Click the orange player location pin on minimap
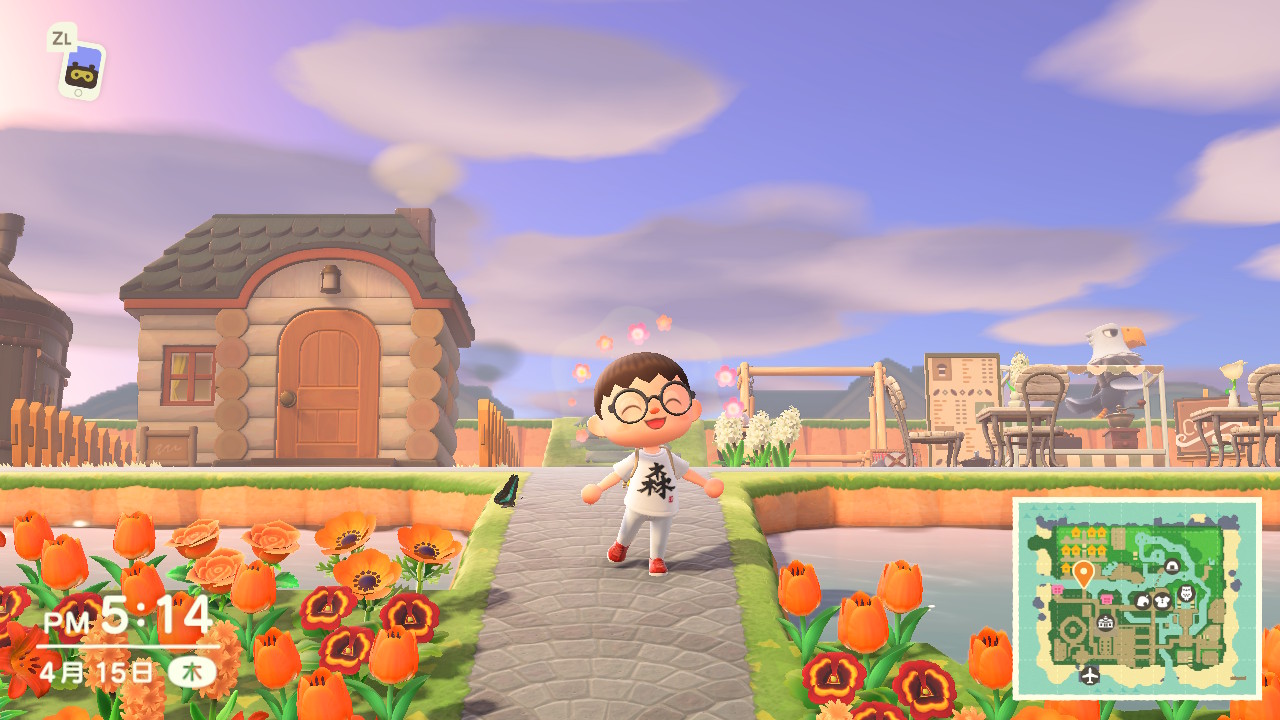 [x=1083, y=573]
